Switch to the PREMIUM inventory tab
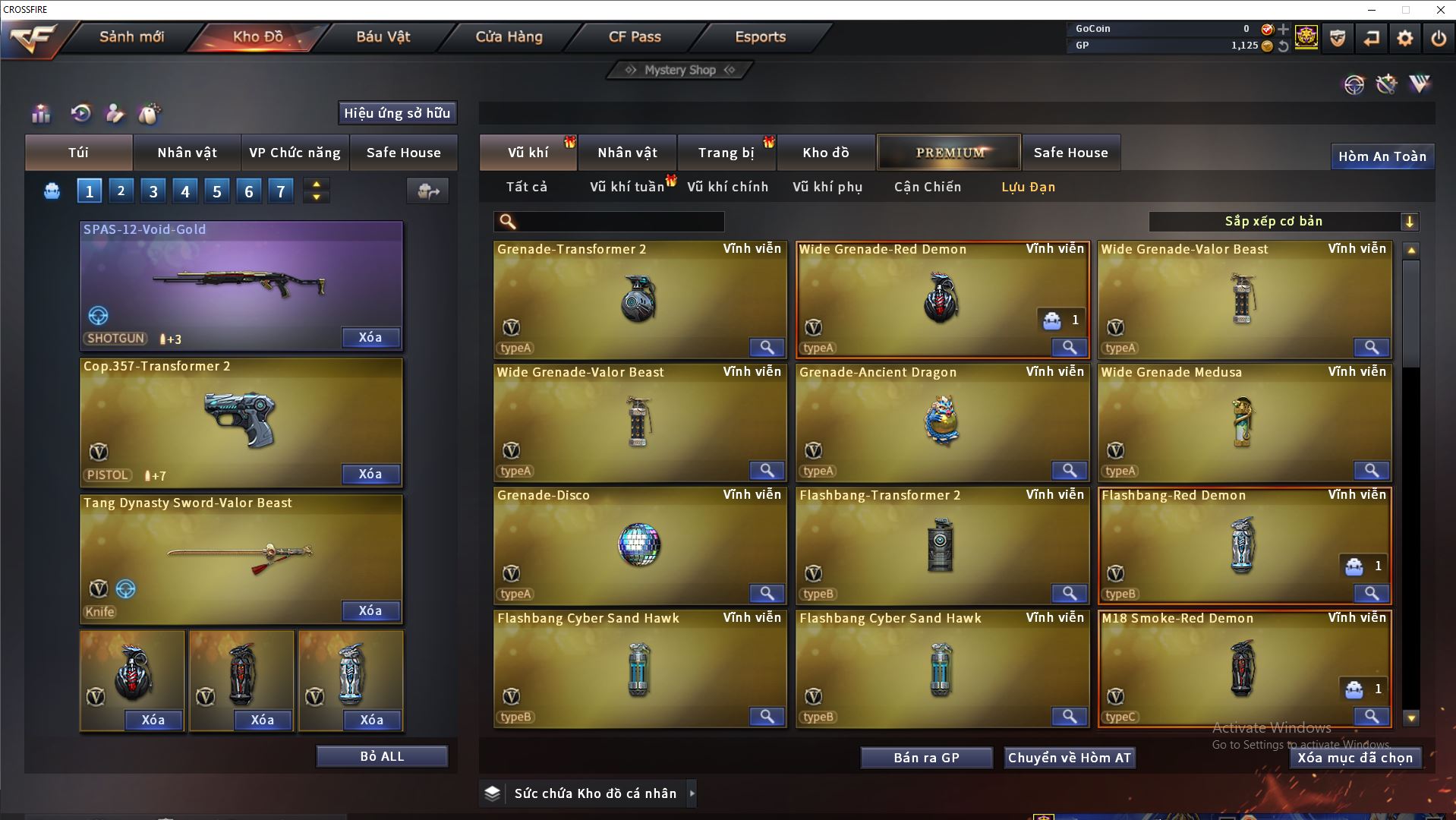The width and height of the screenshot is (1456, 820). [x=950, y=153]
